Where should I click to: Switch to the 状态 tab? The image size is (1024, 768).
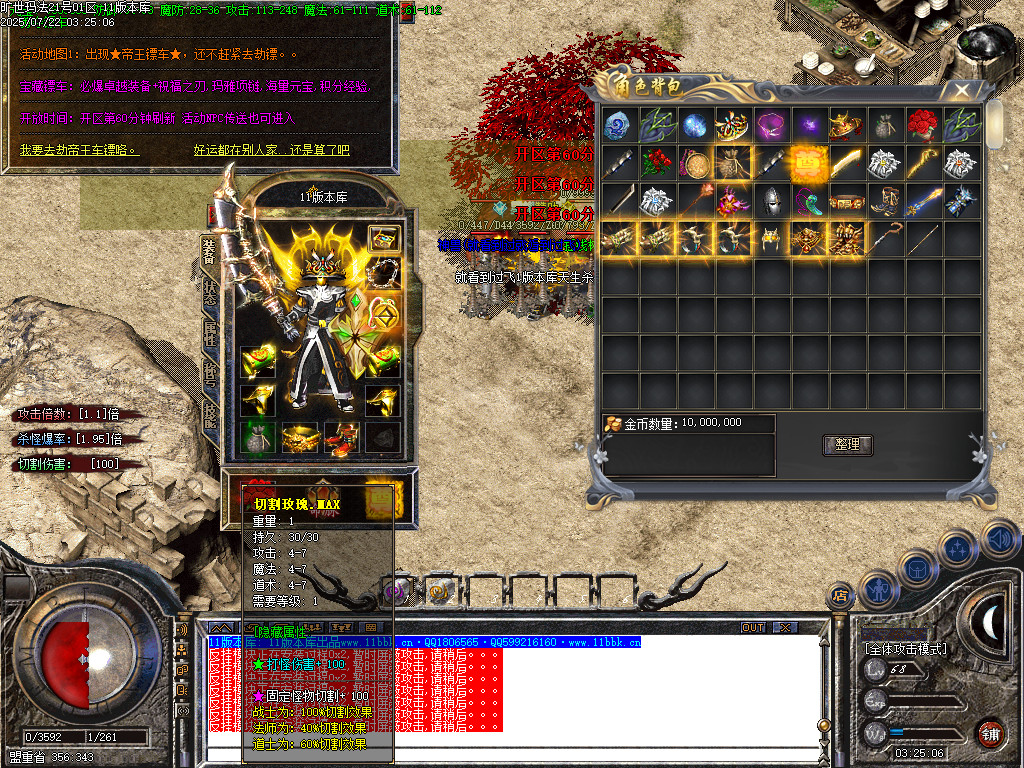pos(211,290)
